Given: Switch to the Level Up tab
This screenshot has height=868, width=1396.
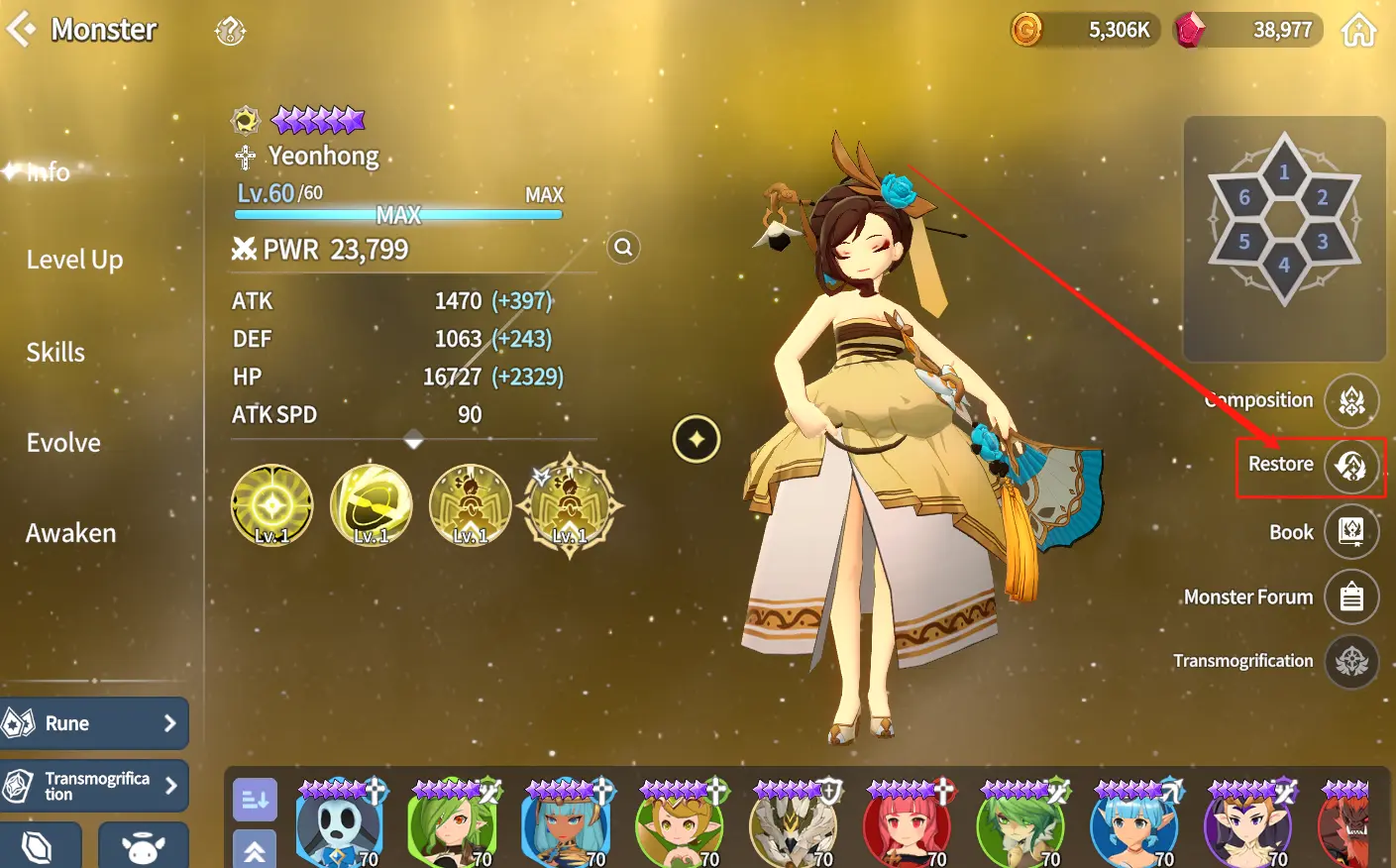Looking at the screenshot, I should tap(74, 260).
